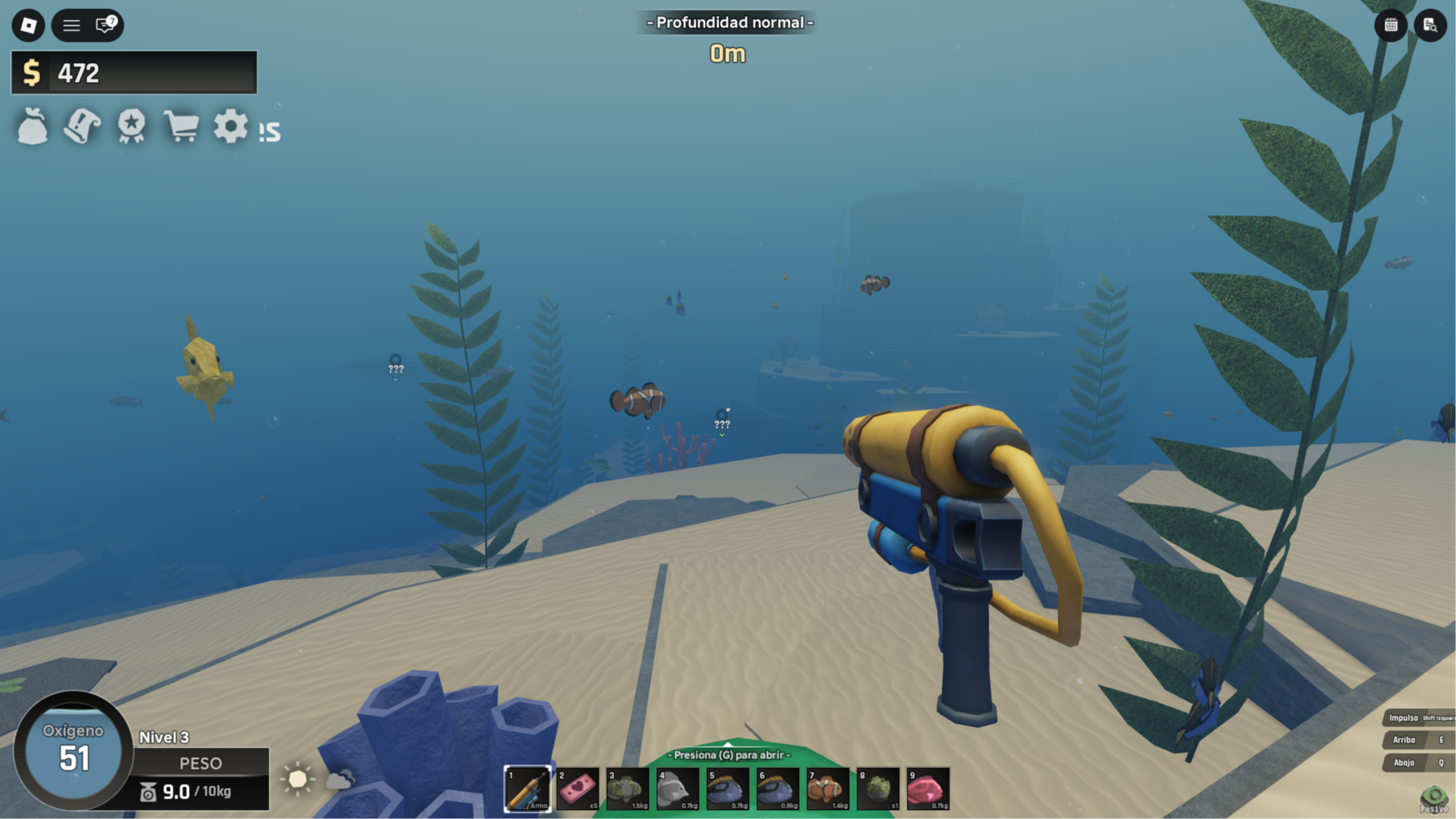Select the harpoon gun in slot 1
The height and width of the screenshot is (819, 1456).
[527, 789]
